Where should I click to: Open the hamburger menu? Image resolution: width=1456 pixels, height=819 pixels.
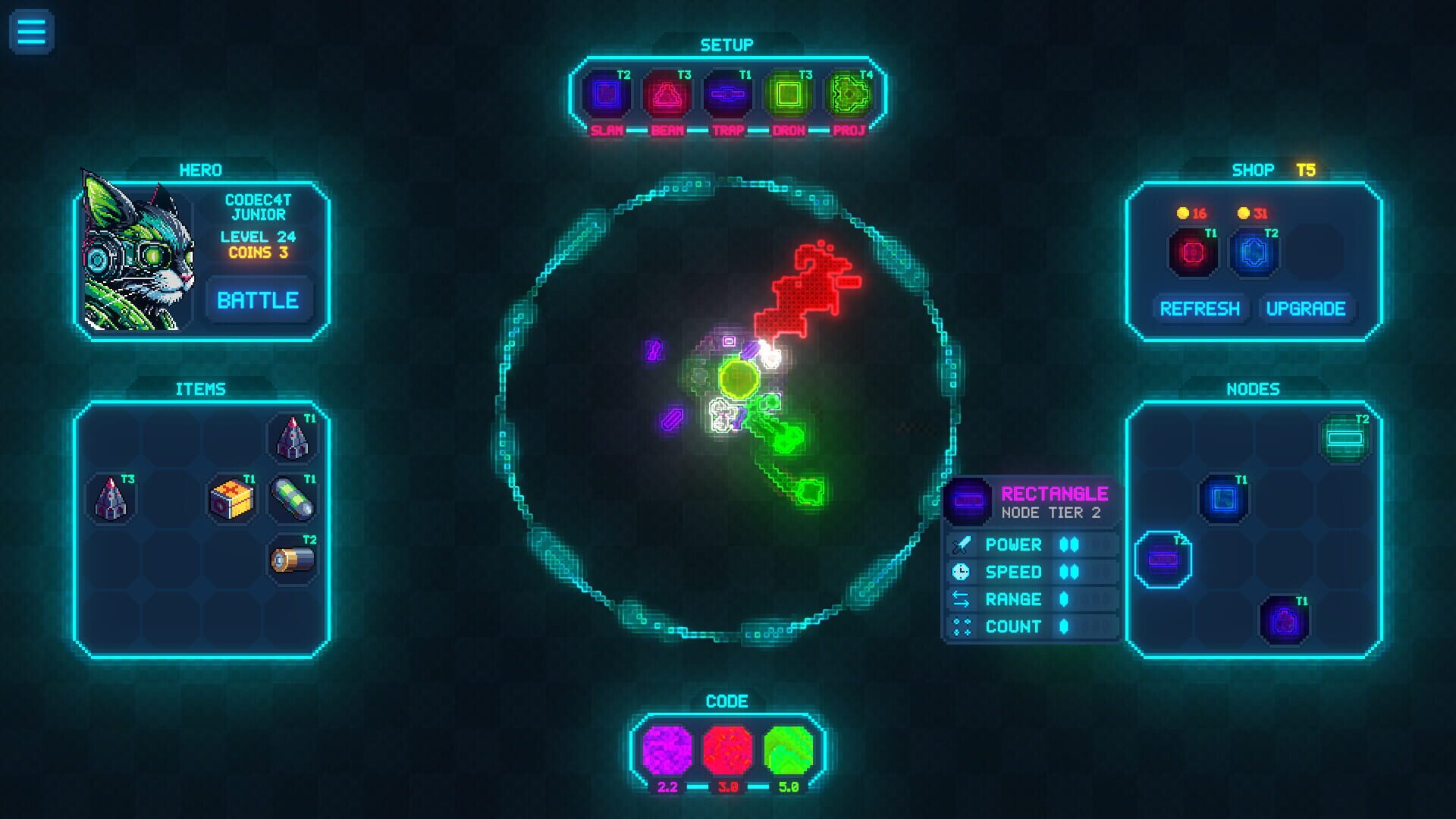[30, 30]
